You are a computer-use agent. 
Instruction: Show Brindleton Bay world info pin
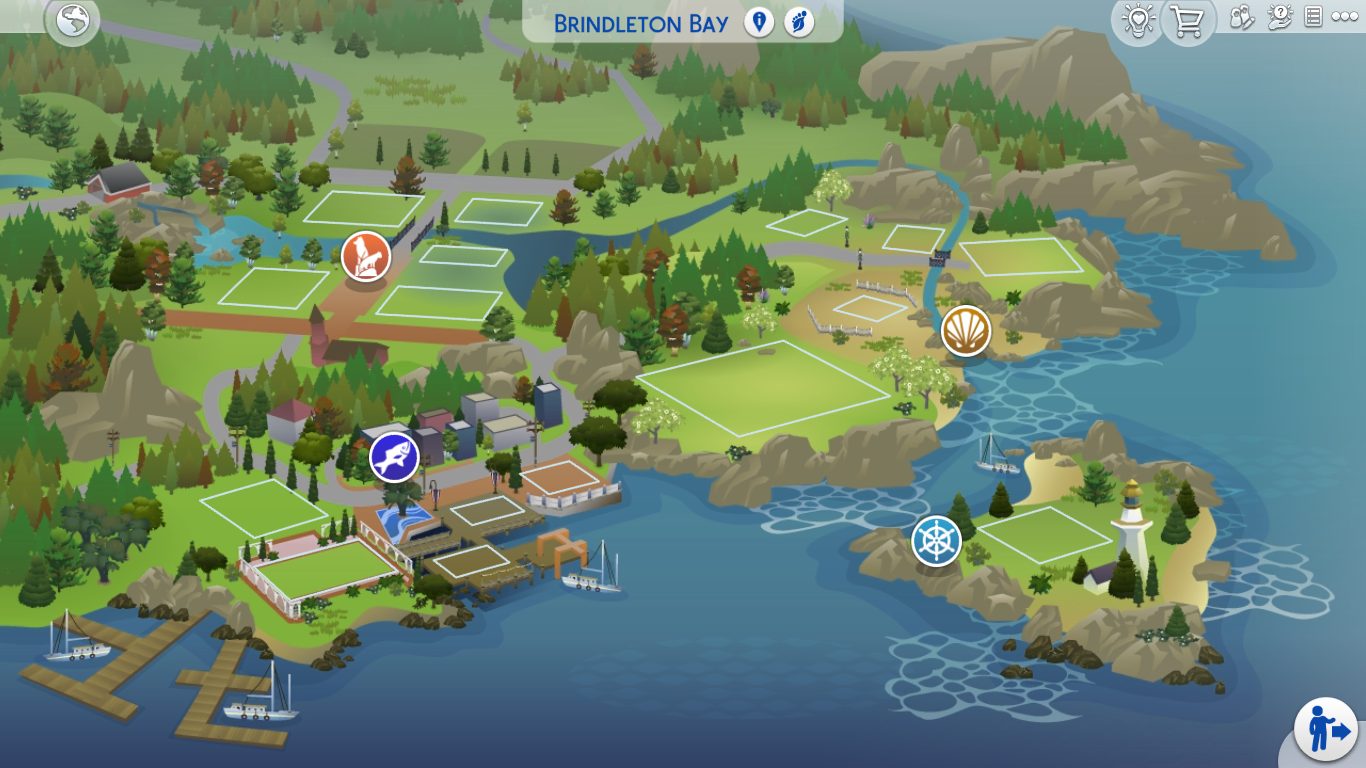click(759, 22)
